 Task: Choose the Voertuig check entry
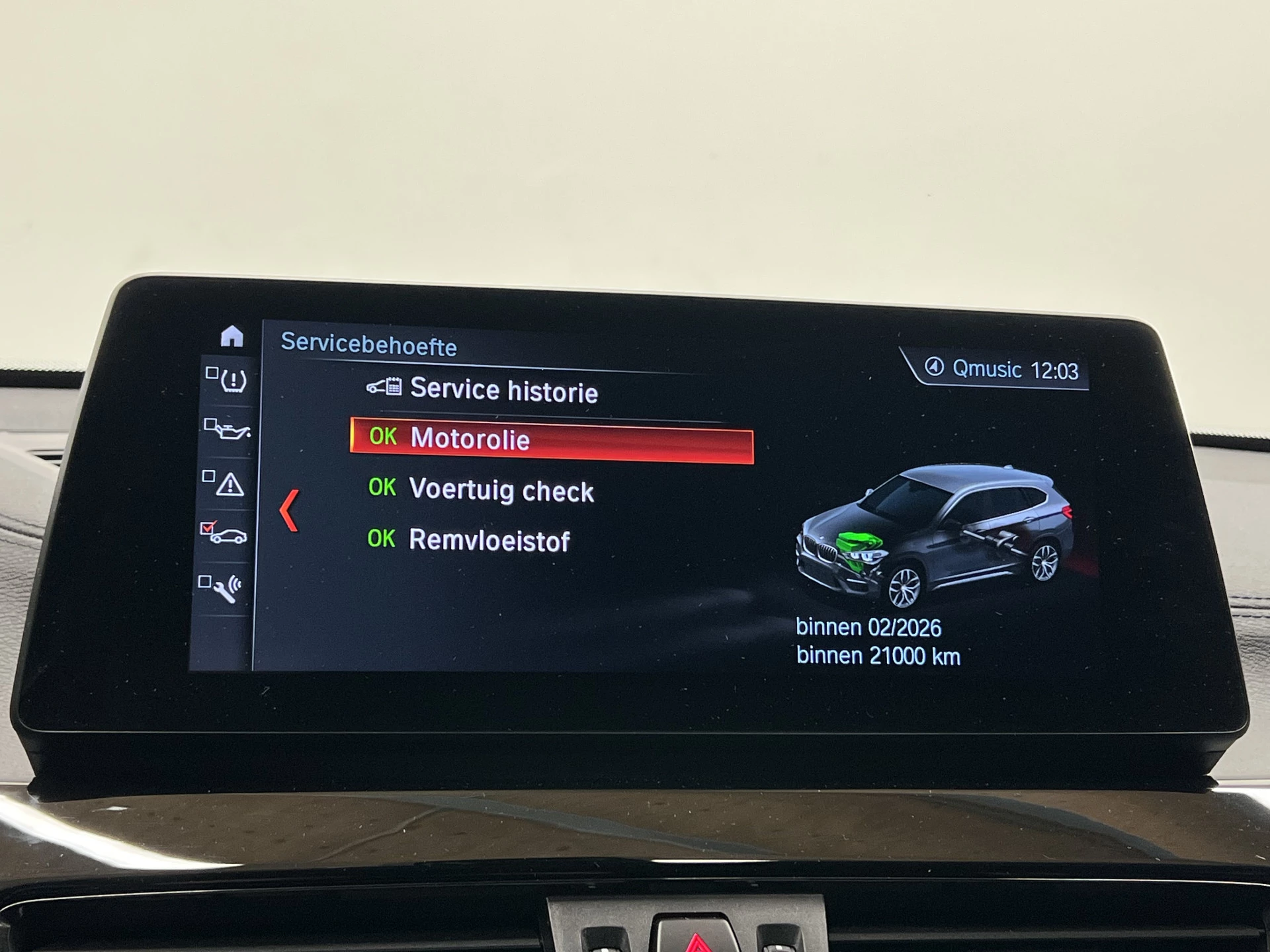pos(500,491)
